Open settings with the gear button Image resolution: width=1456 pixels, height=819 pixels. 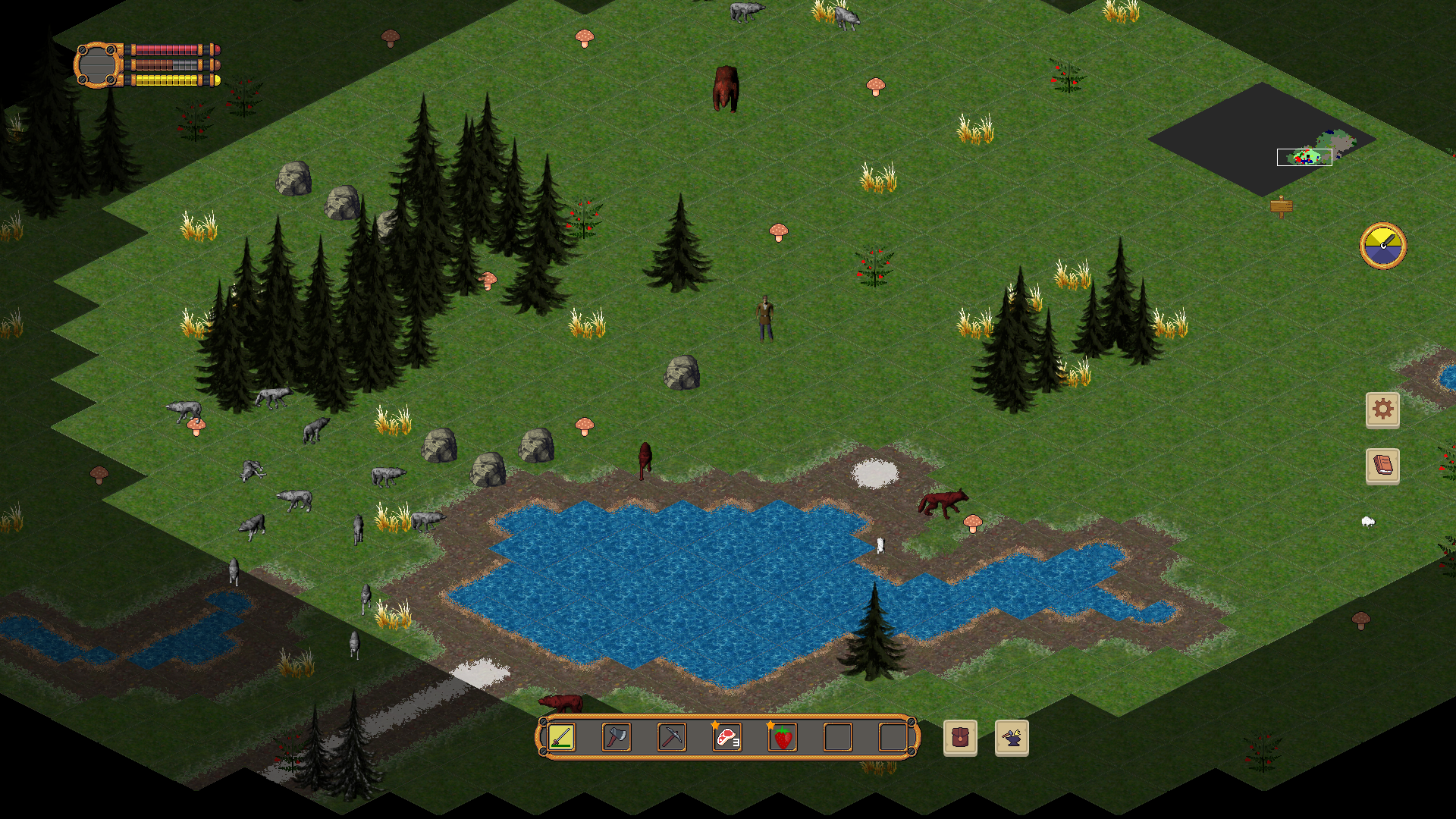[x=1382, y=409]
